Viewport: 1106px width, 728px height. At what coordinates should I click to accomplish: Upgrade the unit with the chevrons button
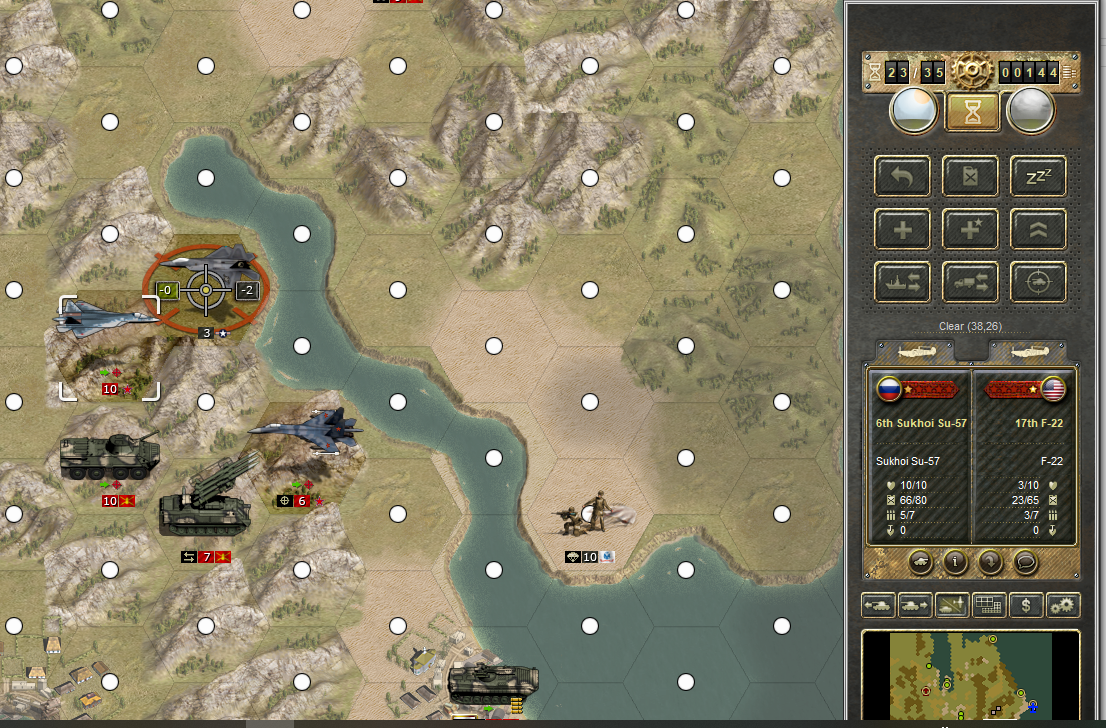1037,230
